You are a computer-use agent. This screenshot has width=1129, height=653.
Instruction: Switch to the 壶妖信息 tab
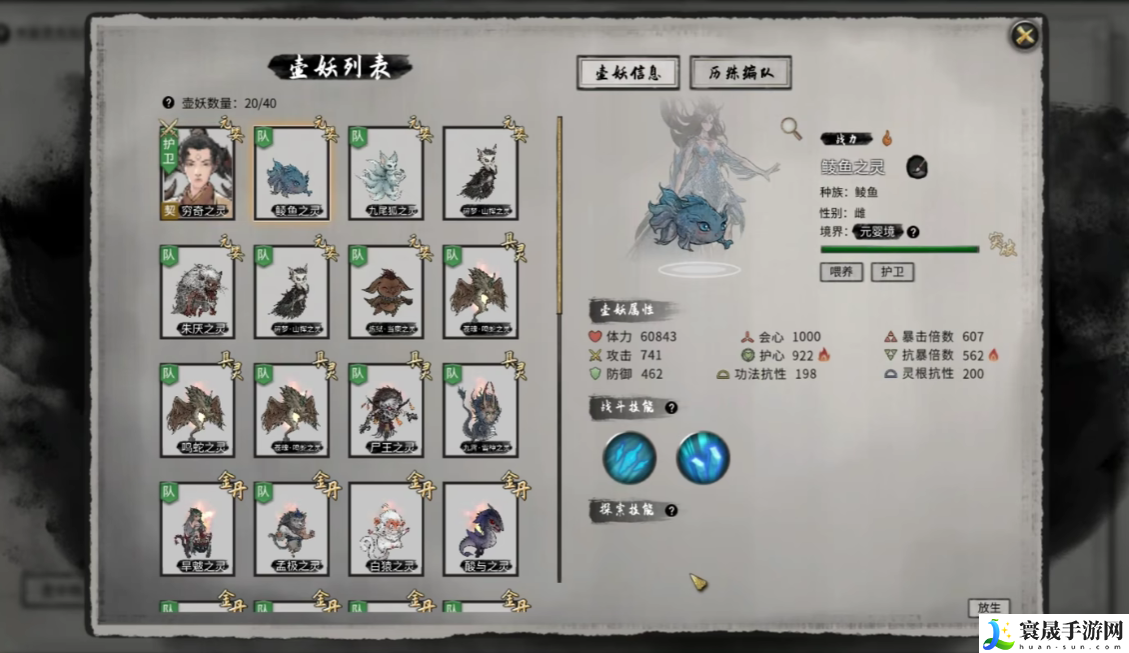(628, 73)
